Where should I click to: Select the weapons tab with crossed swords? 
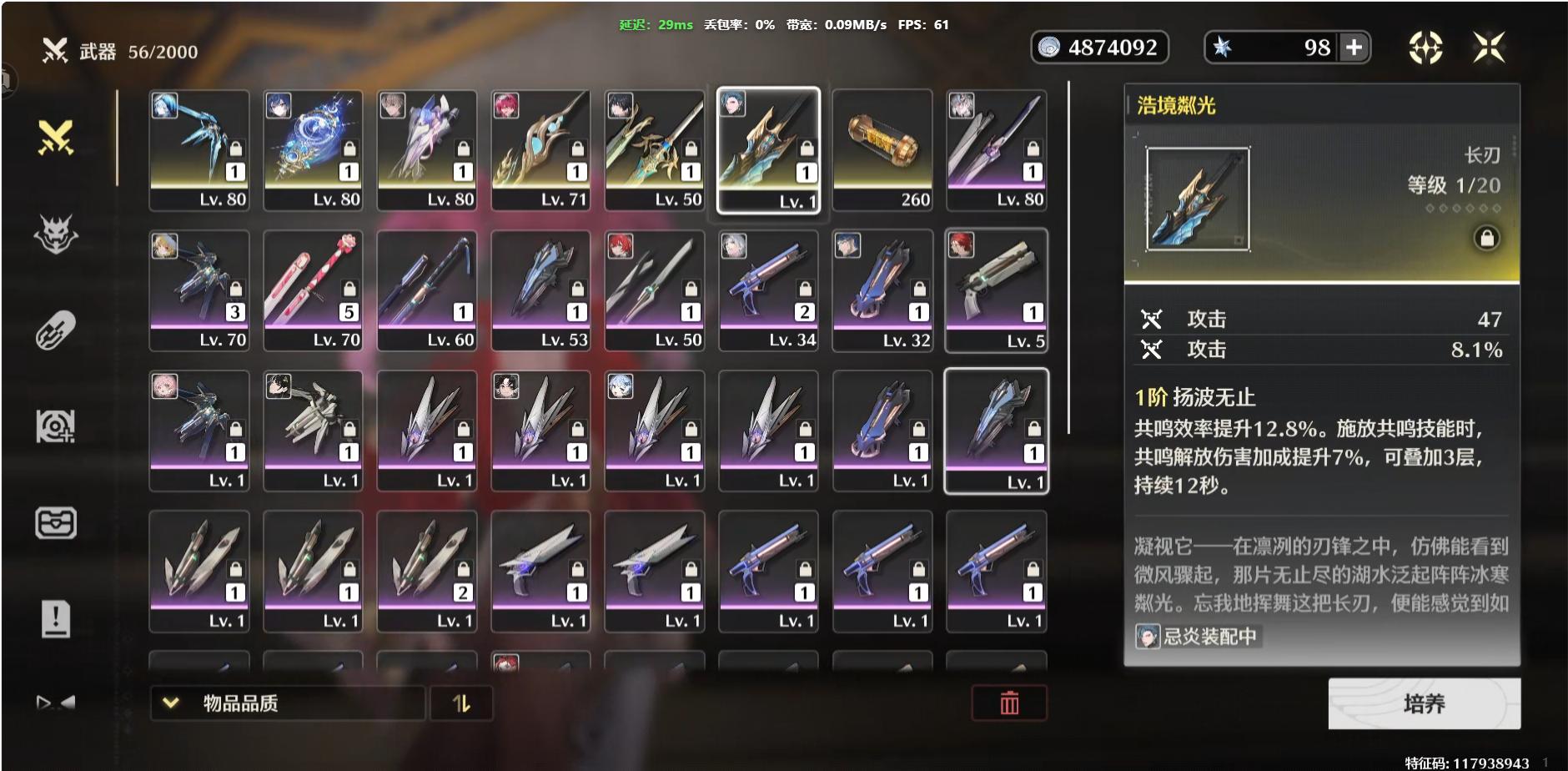(x=56, y=138)
